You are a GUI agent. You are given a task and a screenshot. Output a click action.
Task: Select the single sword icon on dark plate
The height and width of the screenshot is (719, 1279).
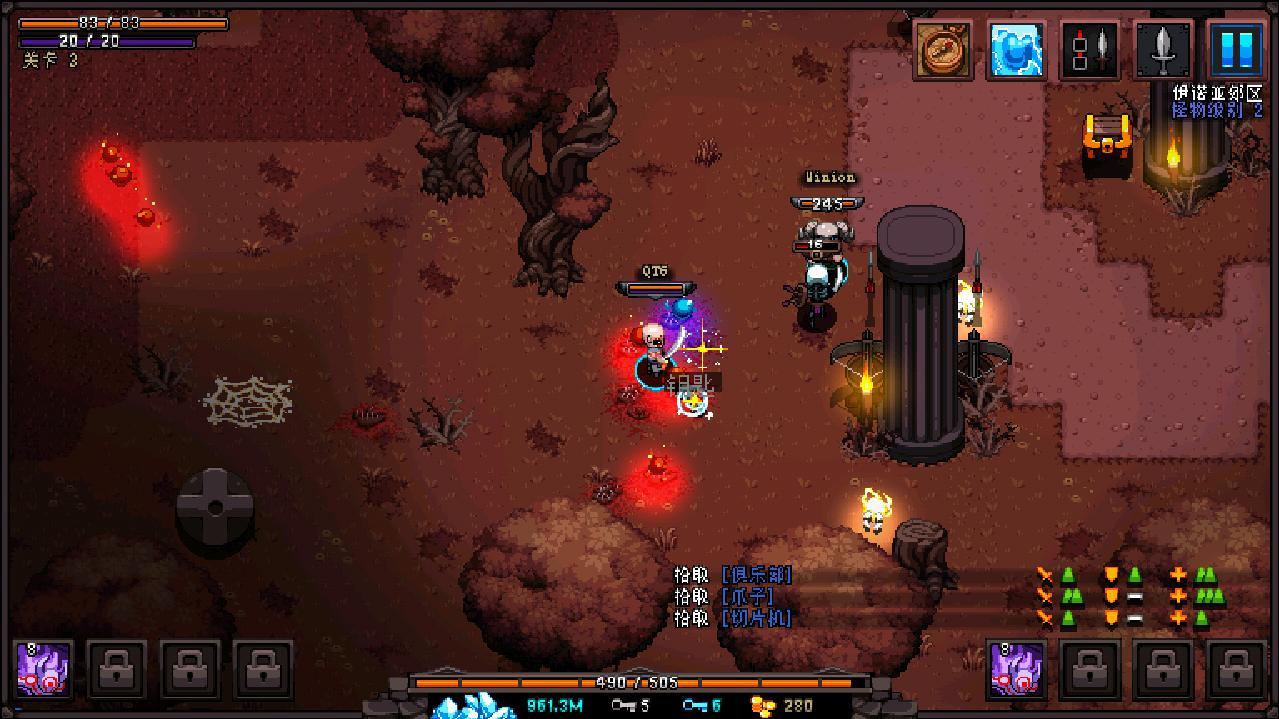pos(1162,50)
